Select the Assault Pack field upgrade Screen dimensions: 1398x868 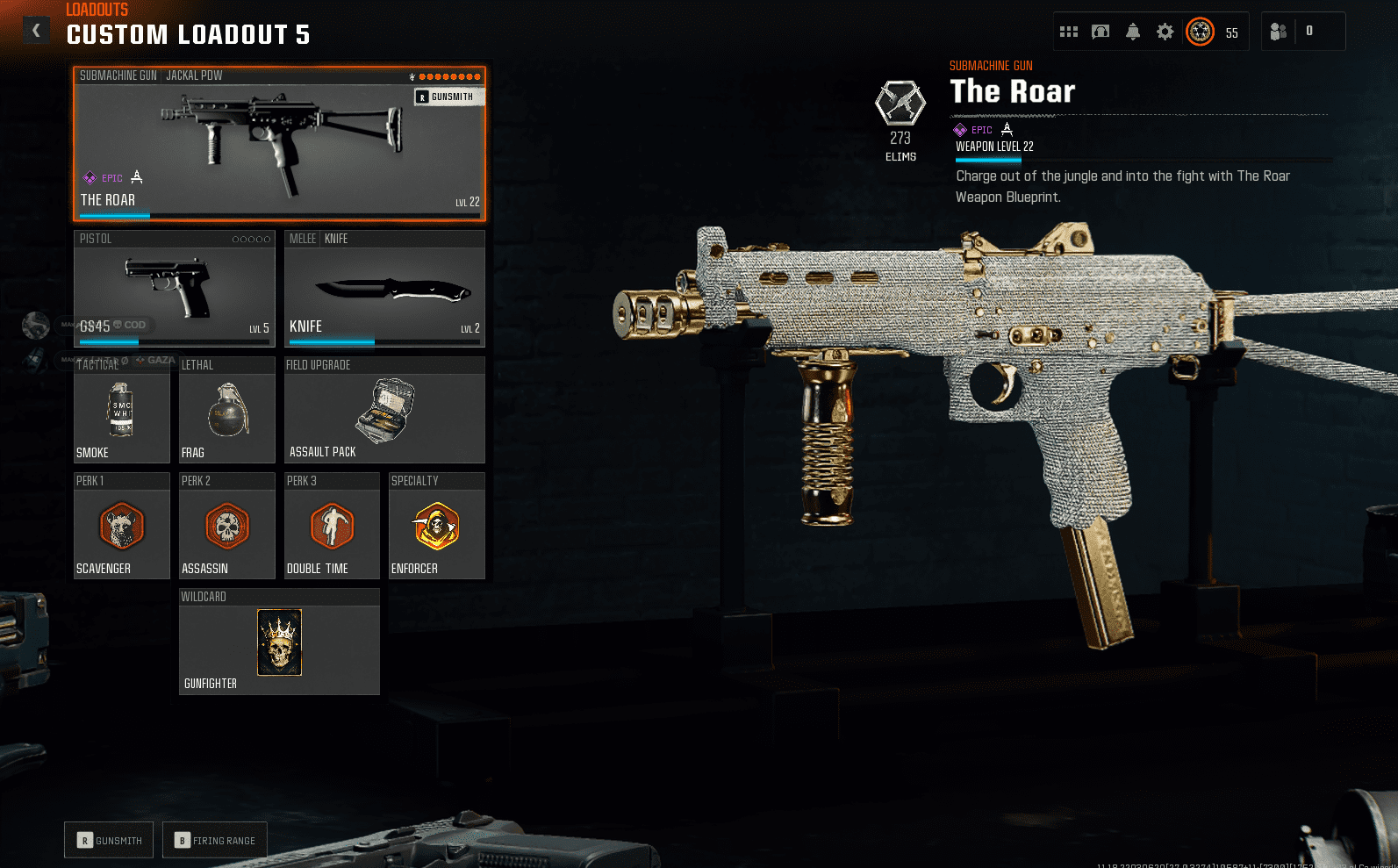pos(384,410)
